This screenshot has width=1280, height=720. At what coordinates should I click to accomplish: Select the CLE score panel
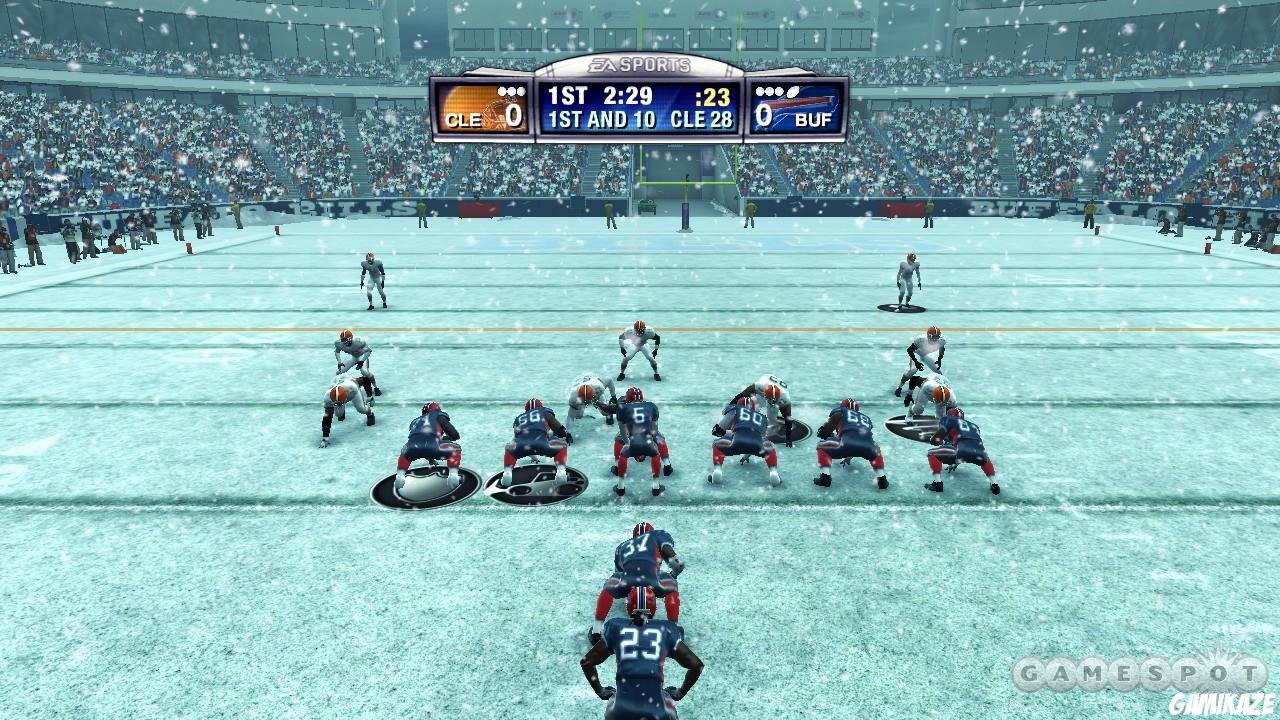pyautogui.click(x=483, y=108)
